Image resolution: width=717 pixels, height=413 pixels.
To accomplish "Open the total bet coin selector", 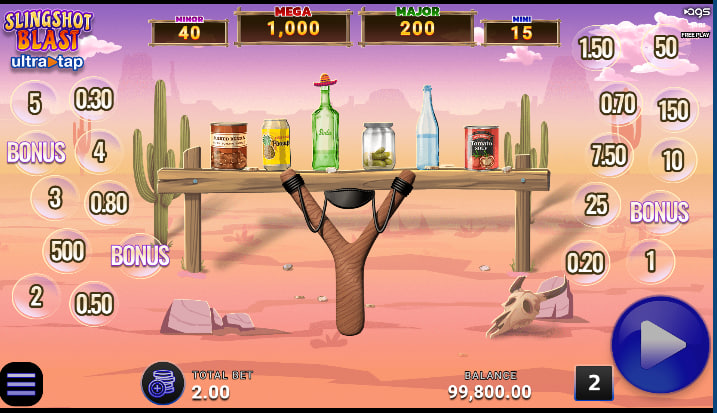I will [x=162, y=383].
